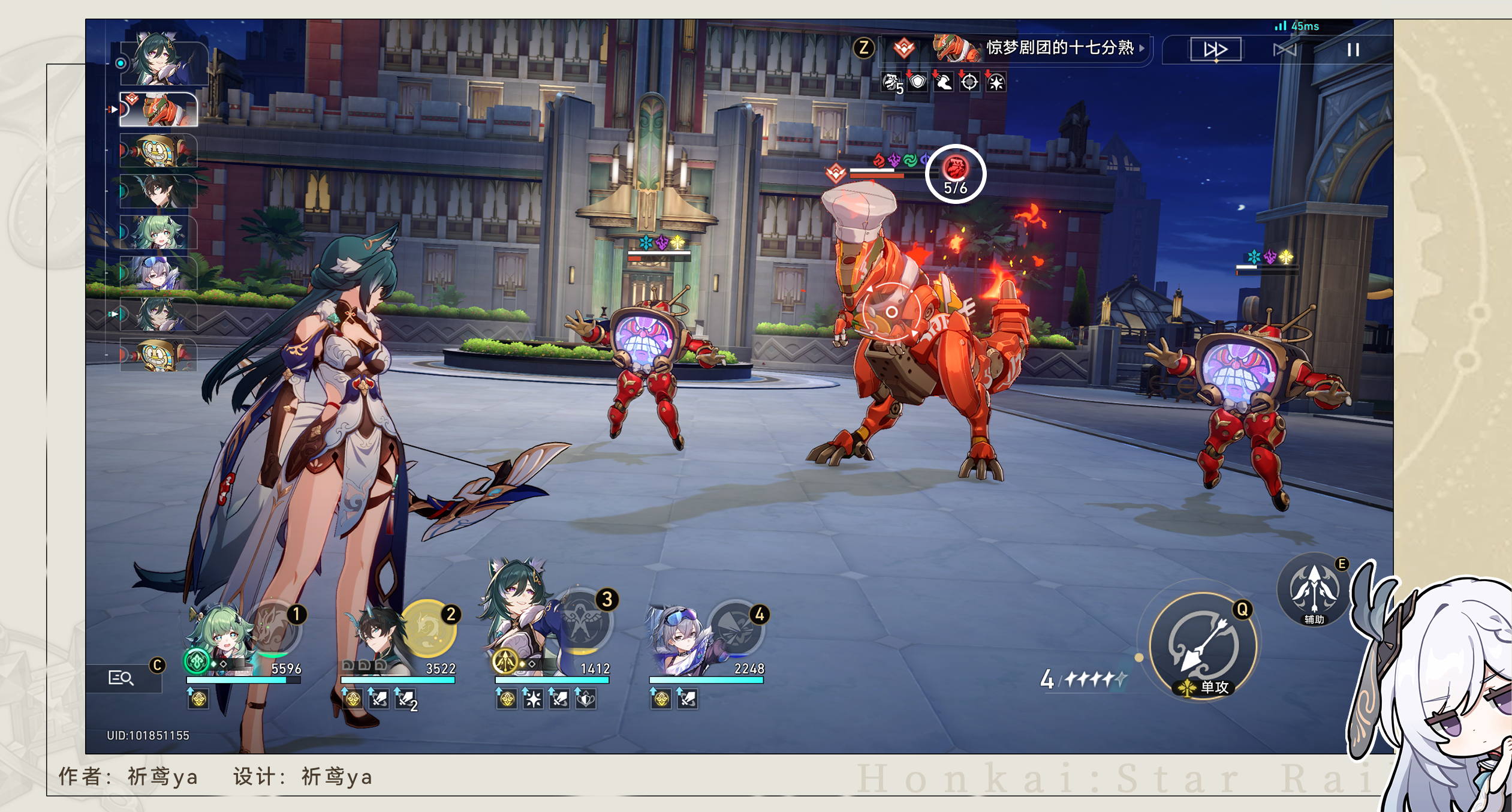Click Yukong's ultimate icon numbered 3
Screen dimensions: 1512x812
pyautogui.click(x=582, y=624)
